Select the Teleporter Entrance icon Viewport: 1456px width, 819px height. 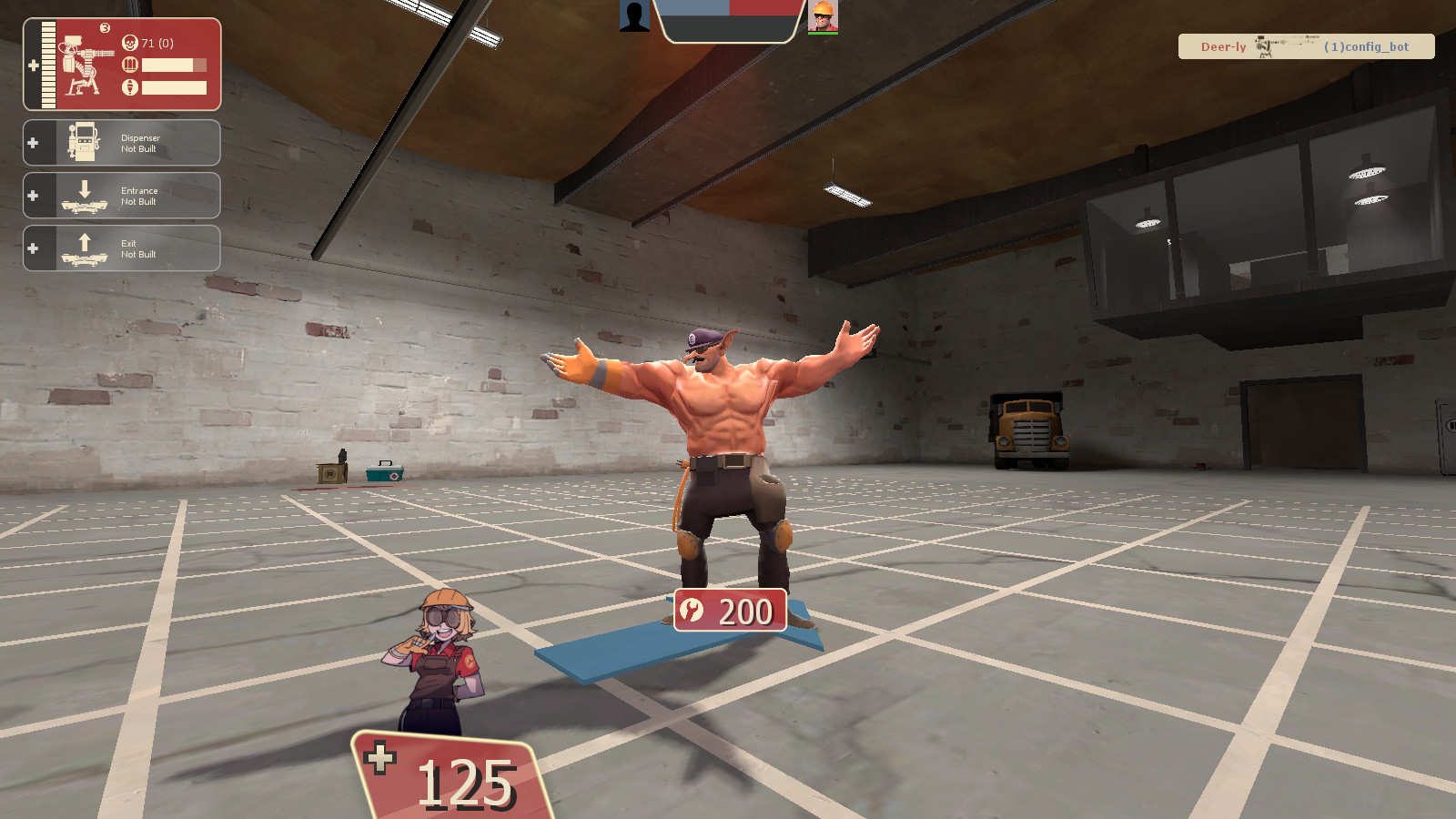coord(82,195)
